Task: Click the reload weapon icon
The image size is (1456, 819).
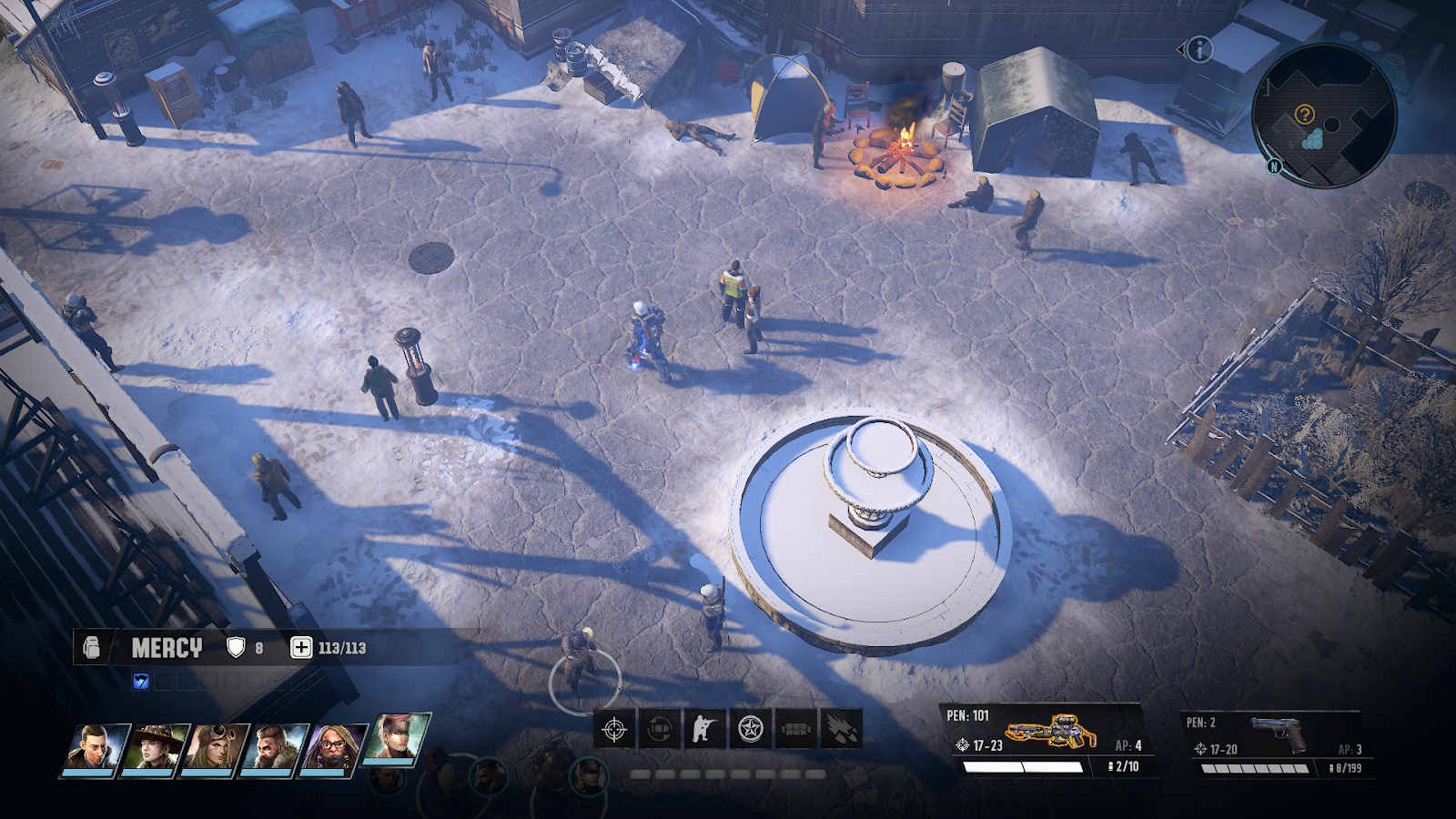Action: click(x=660, y=729)
